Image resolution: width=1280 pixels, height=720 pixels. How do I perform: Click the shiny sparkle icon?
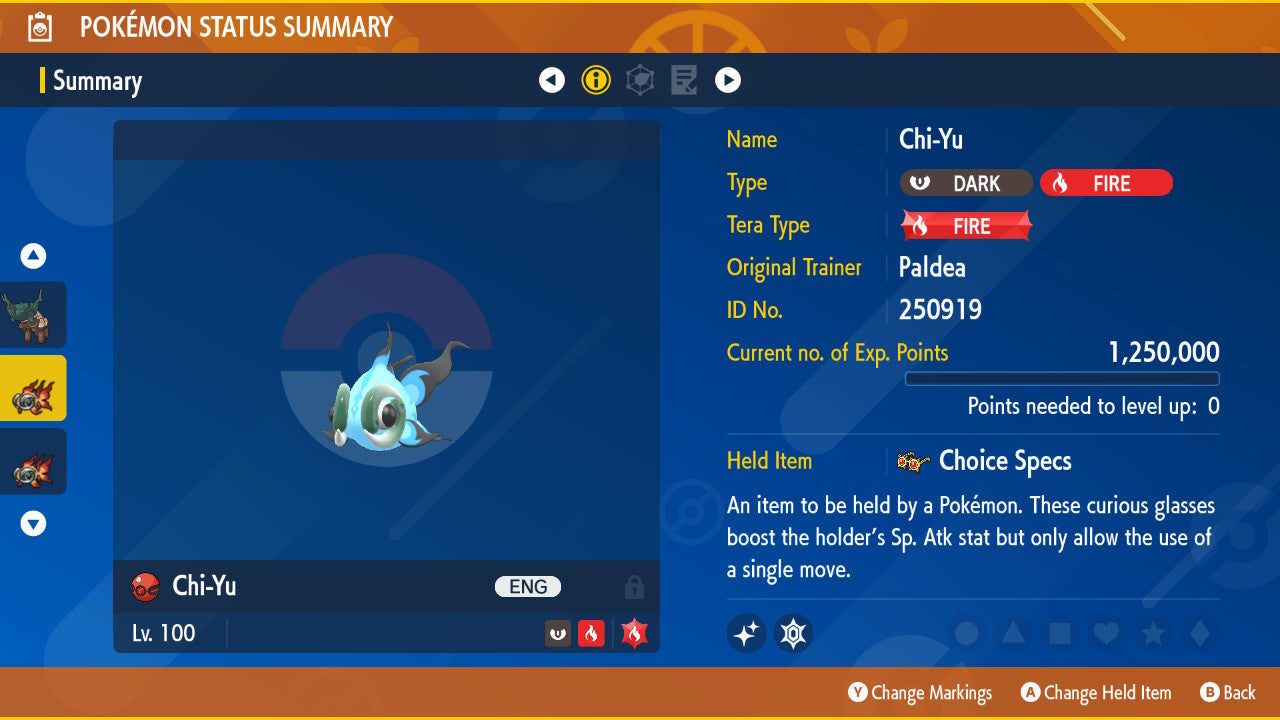pyautogui.click(x=746, y=633)
